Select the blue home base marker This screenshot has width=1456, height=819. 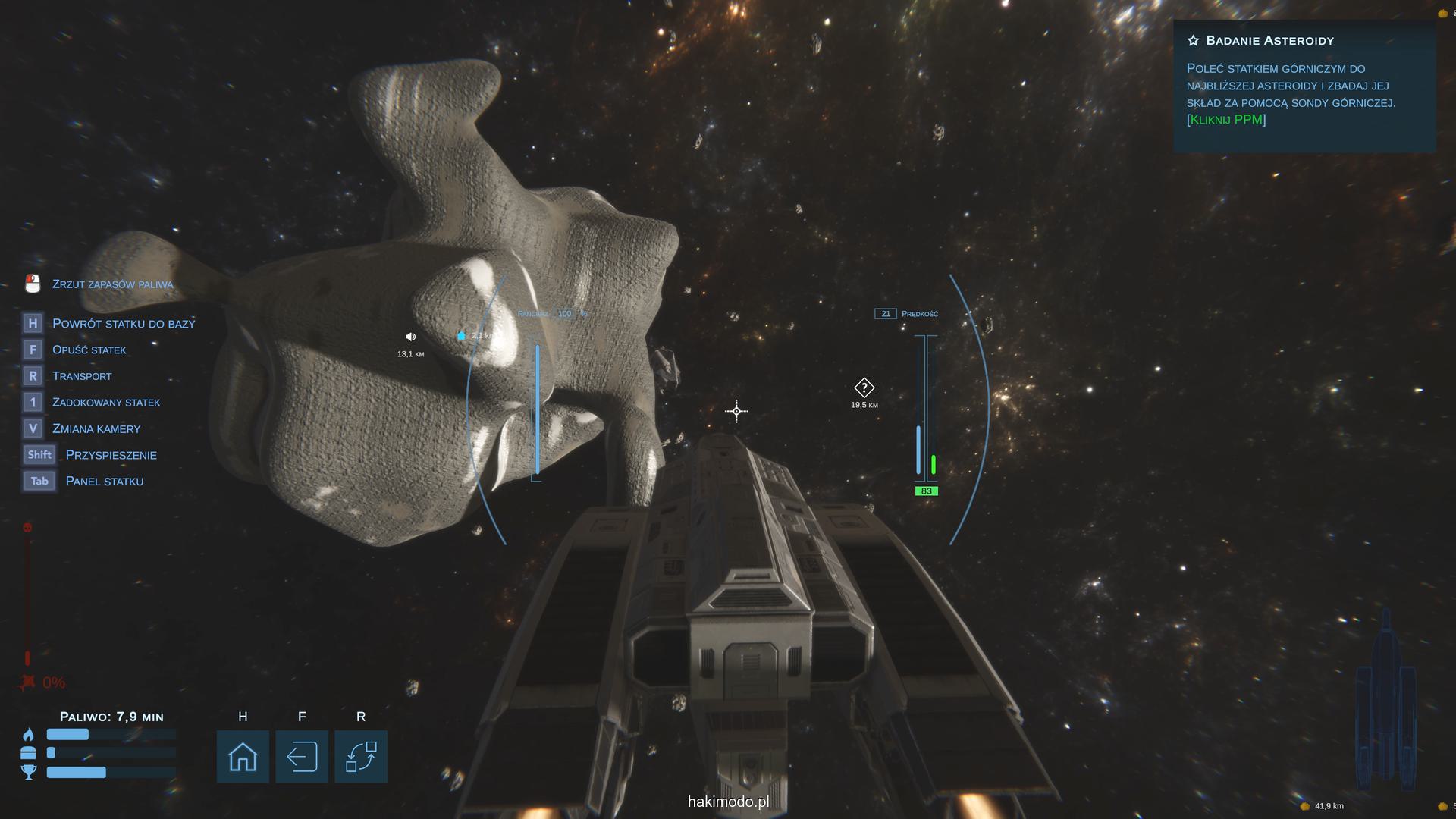(x=461, y=335)
